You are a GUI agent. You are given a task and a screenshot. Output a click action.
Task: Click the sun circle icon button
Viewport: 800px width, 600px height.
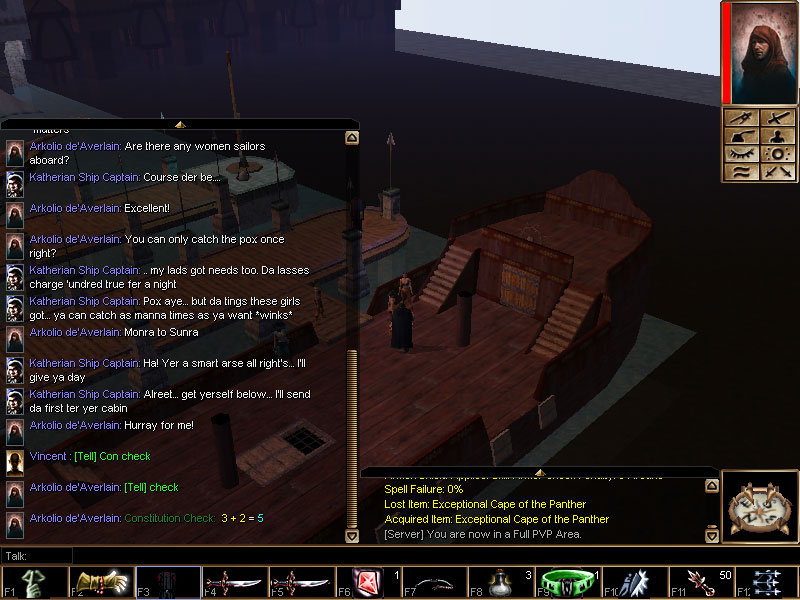[x=778, y=154]
